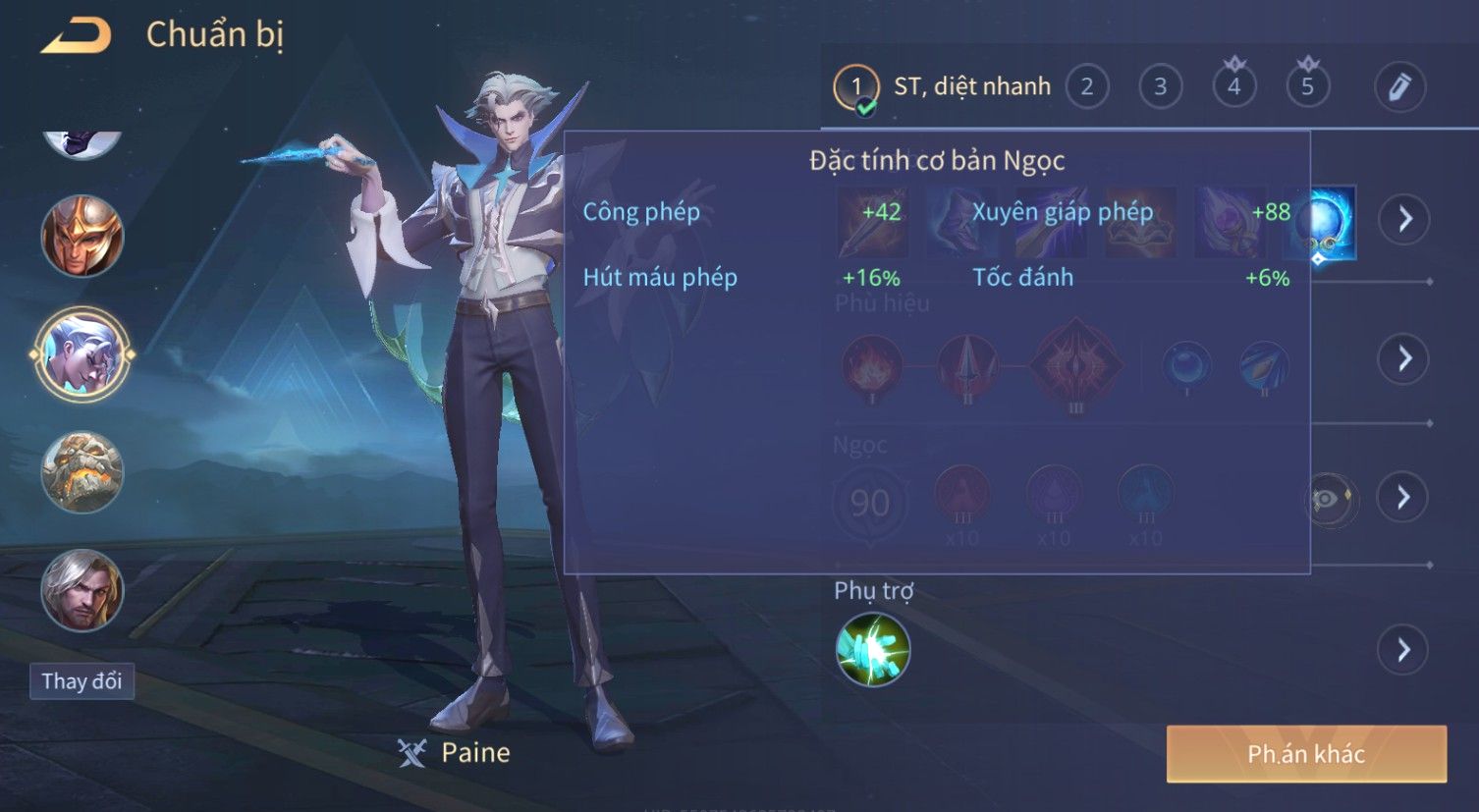1479x812 pixels.
Task: Go back using the return arrow
Action: [76, 36]
